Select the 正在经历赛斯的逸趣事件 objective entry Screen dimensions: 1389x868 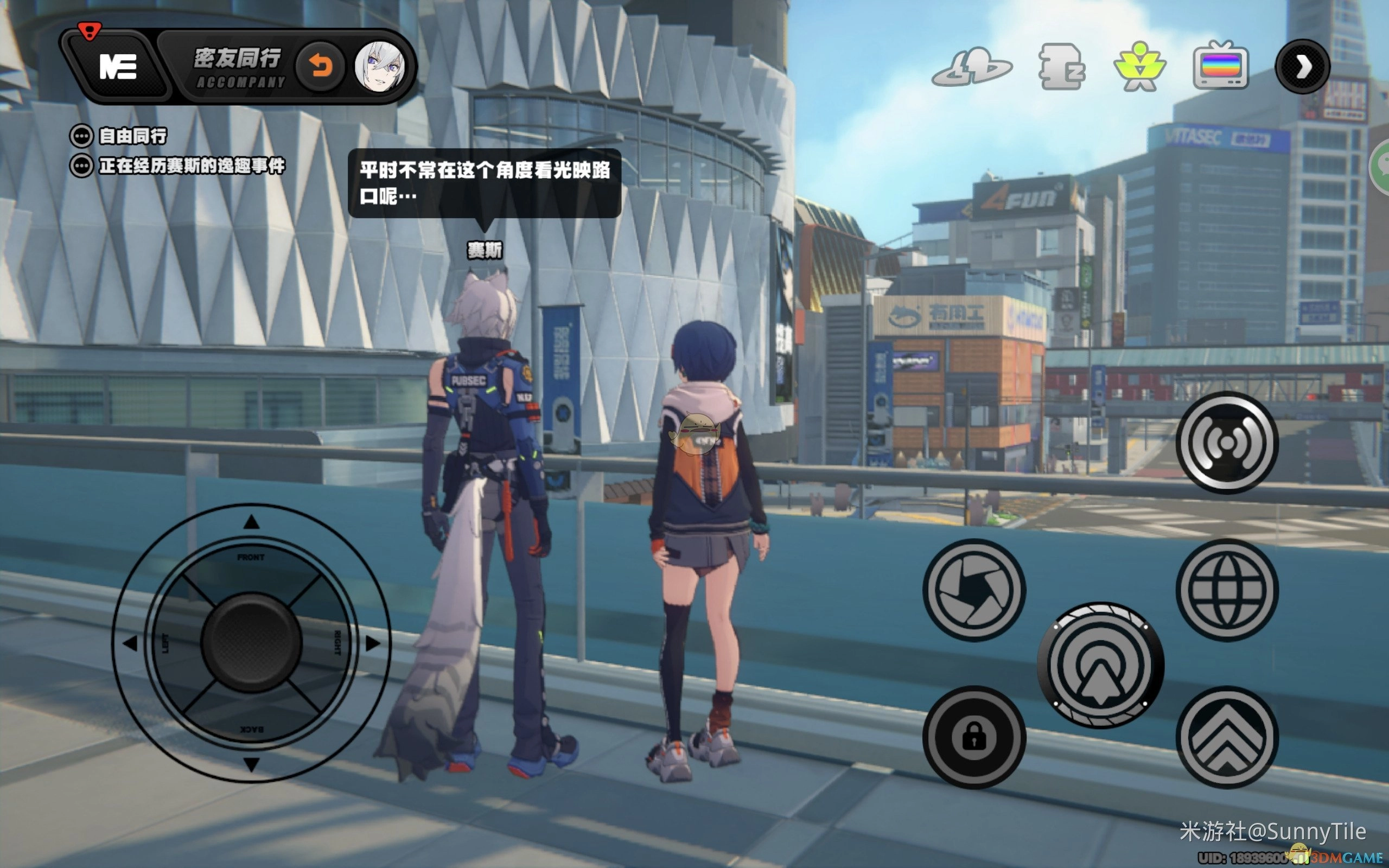click(191, 166)
